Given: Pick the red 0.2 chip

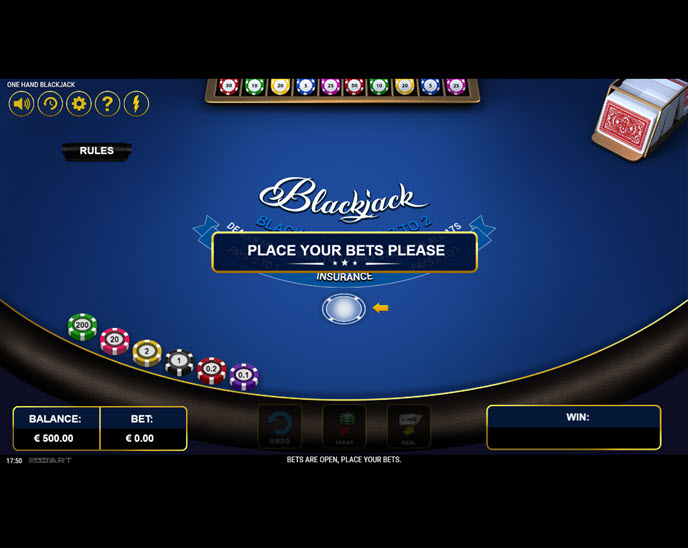Looking at the screenshot, I should pos(211,369).
